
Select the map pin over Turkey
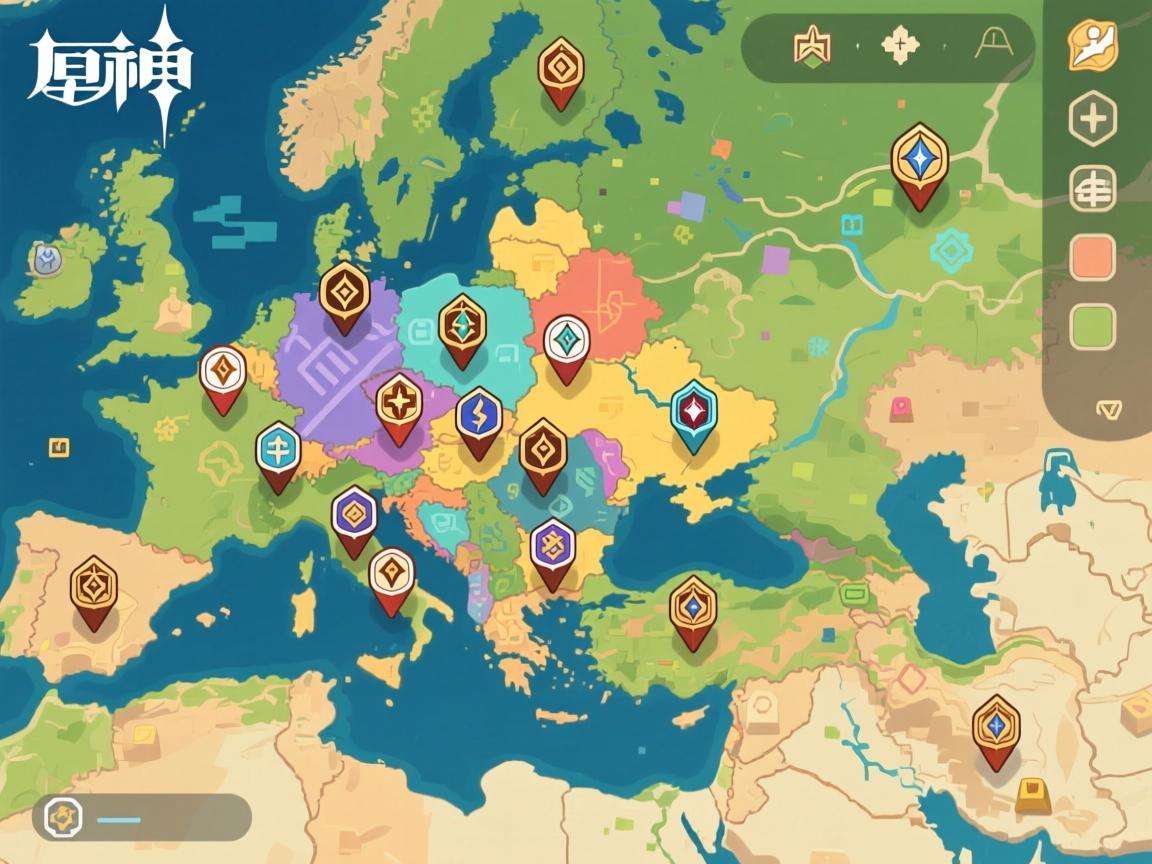pos(693,606)
